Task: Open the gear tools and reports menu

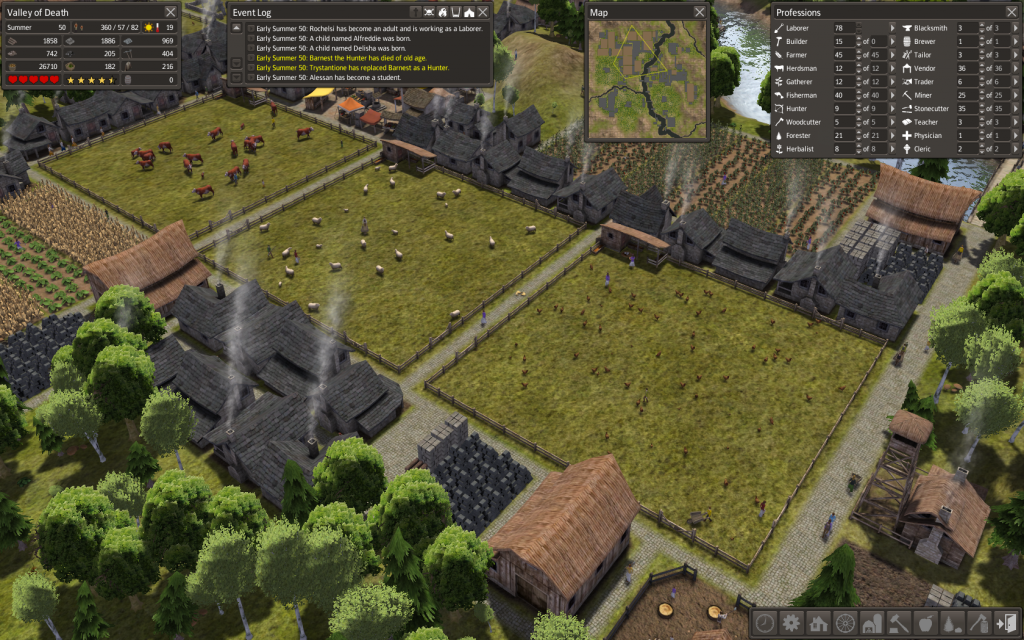Action: tap(791, 622)
